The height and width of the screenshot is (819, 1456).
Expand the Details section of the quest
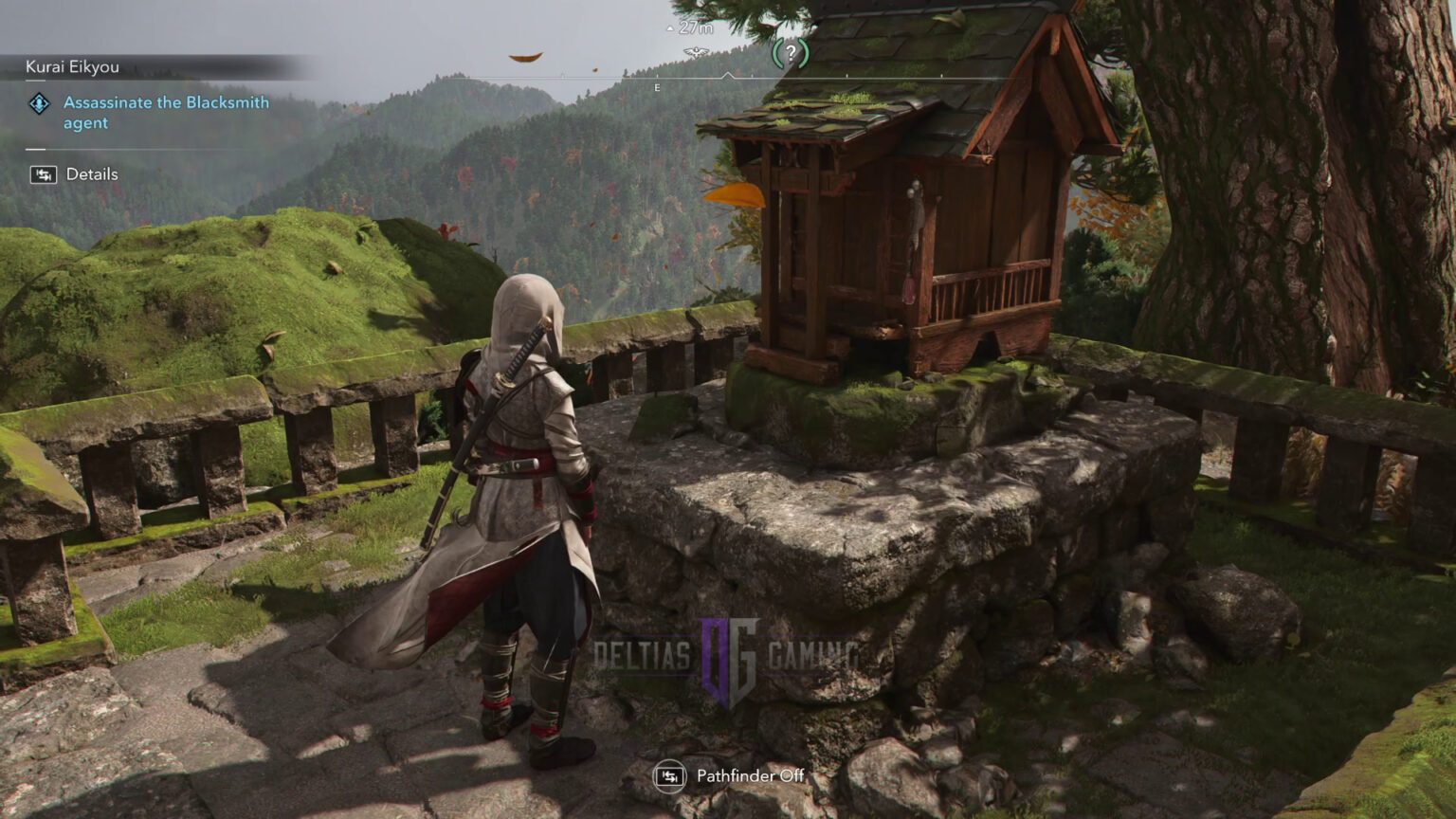[x=91, y=174]
